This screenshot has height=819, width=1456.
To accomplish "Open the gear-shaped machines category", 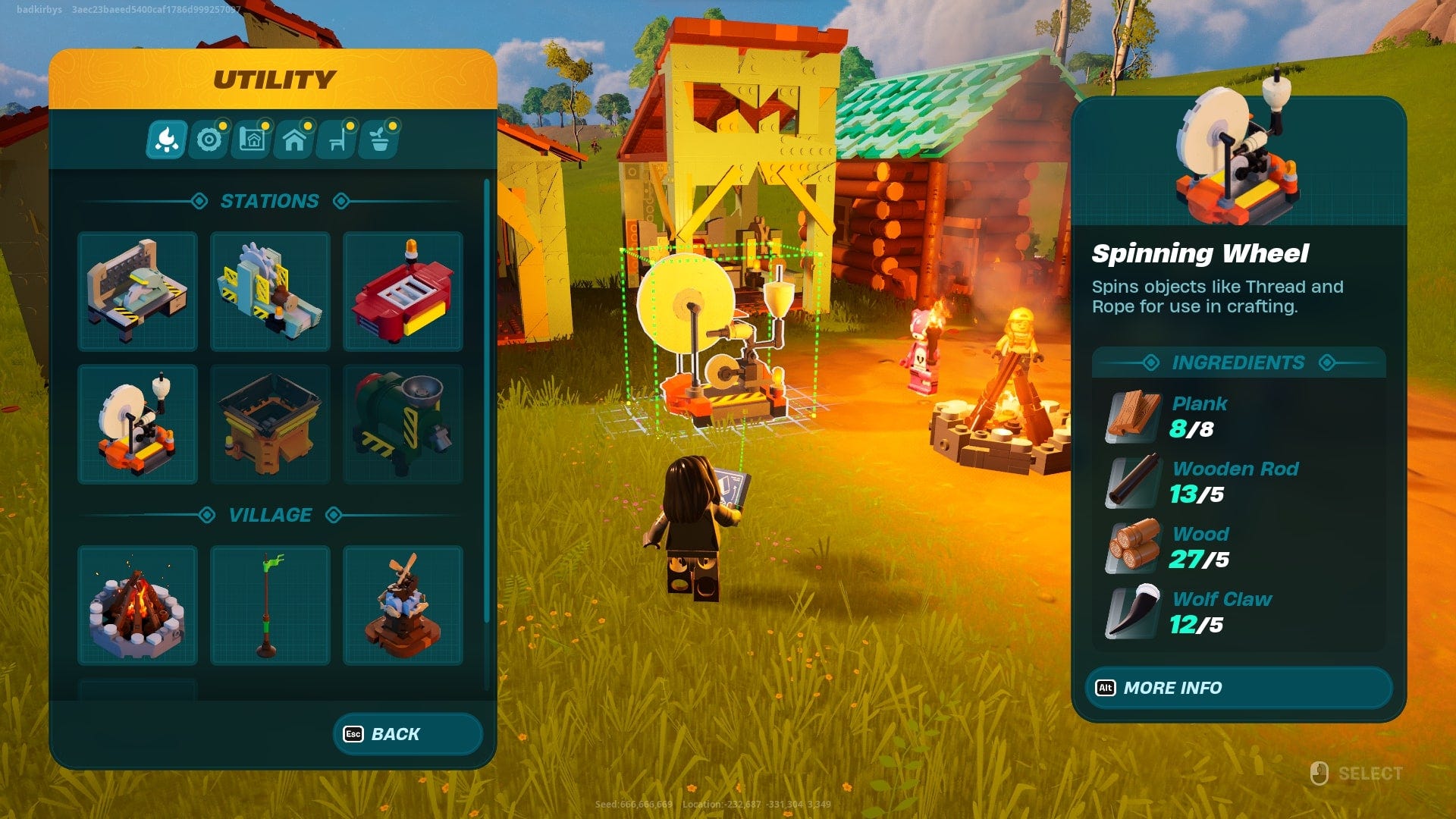I will click(210, 139).
